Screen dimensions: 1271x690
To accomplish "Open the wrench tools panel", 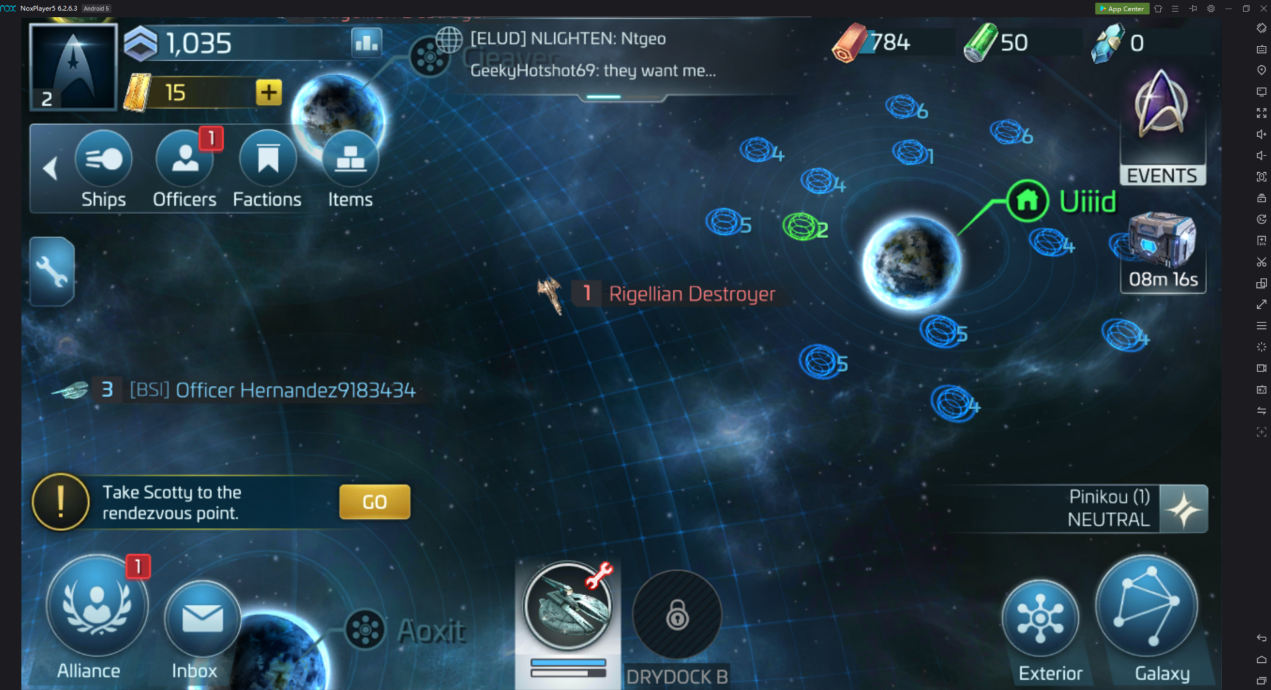I will [x=52, y=271].
